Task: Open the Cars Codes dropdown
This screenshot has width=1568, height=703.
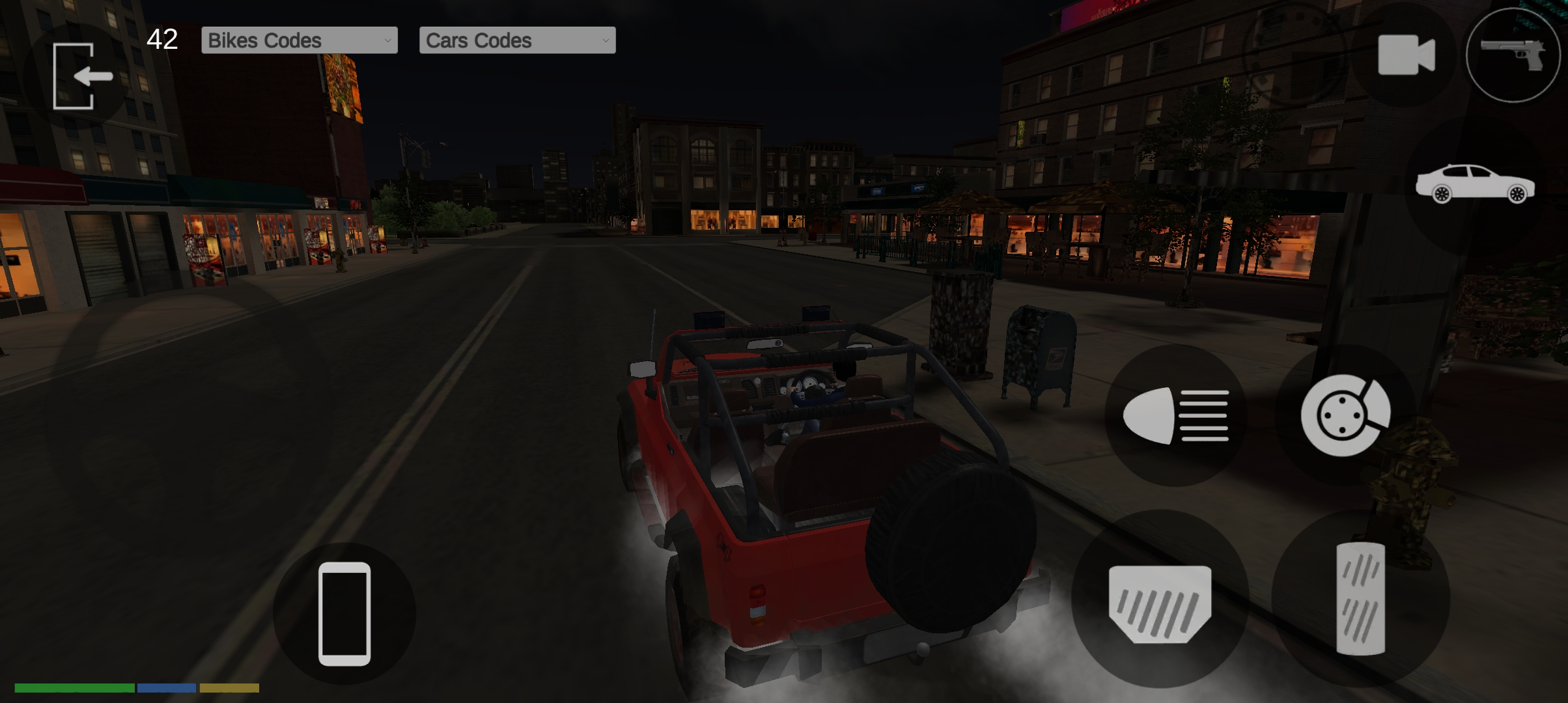Action: coord(517,40)
